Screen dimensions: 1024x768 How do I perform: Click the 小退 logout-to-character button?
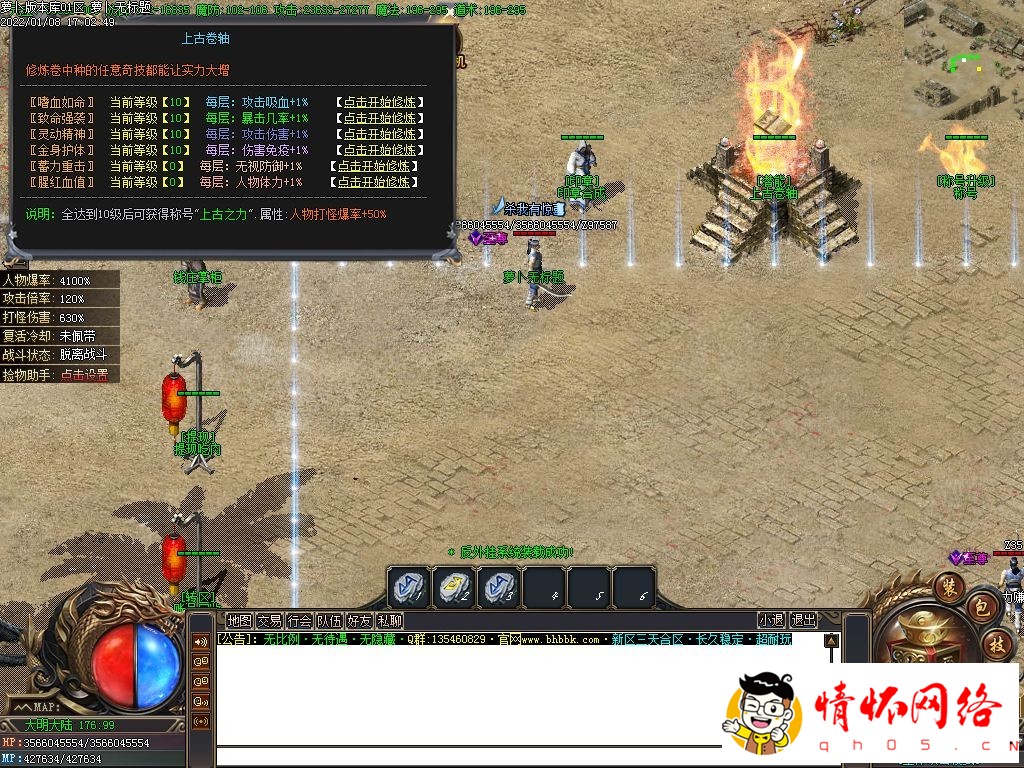[771, 620]
